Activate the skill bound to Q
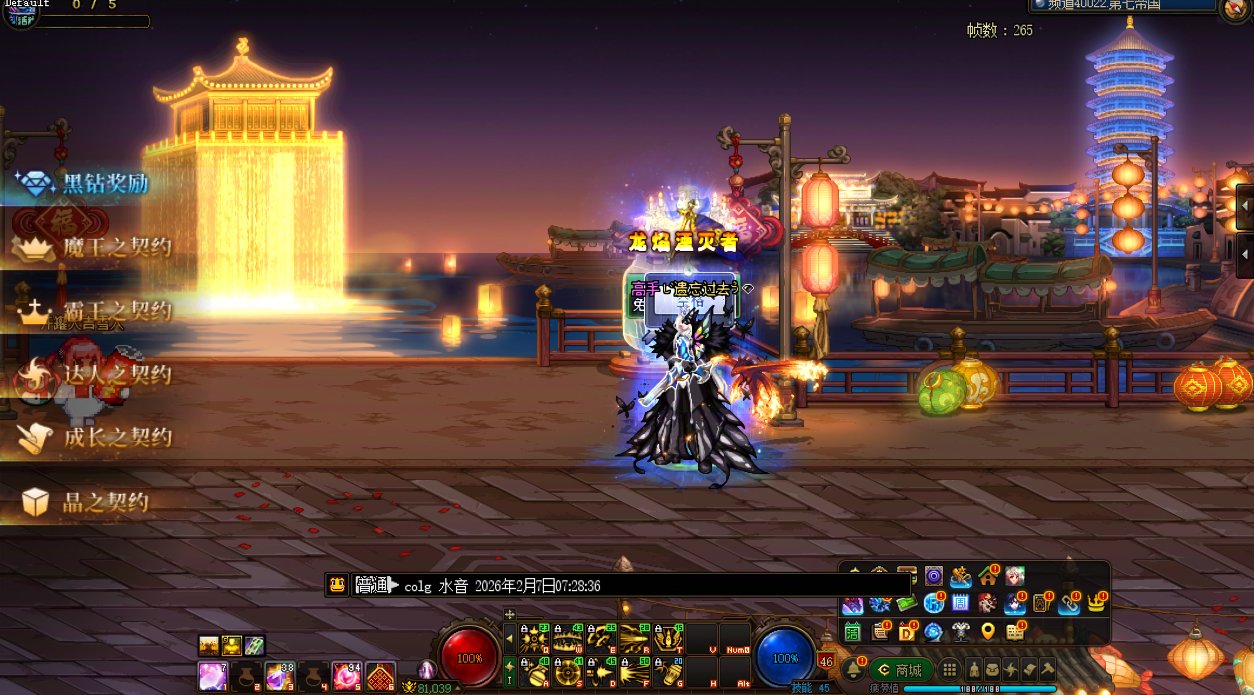 (x=534, y=638)
